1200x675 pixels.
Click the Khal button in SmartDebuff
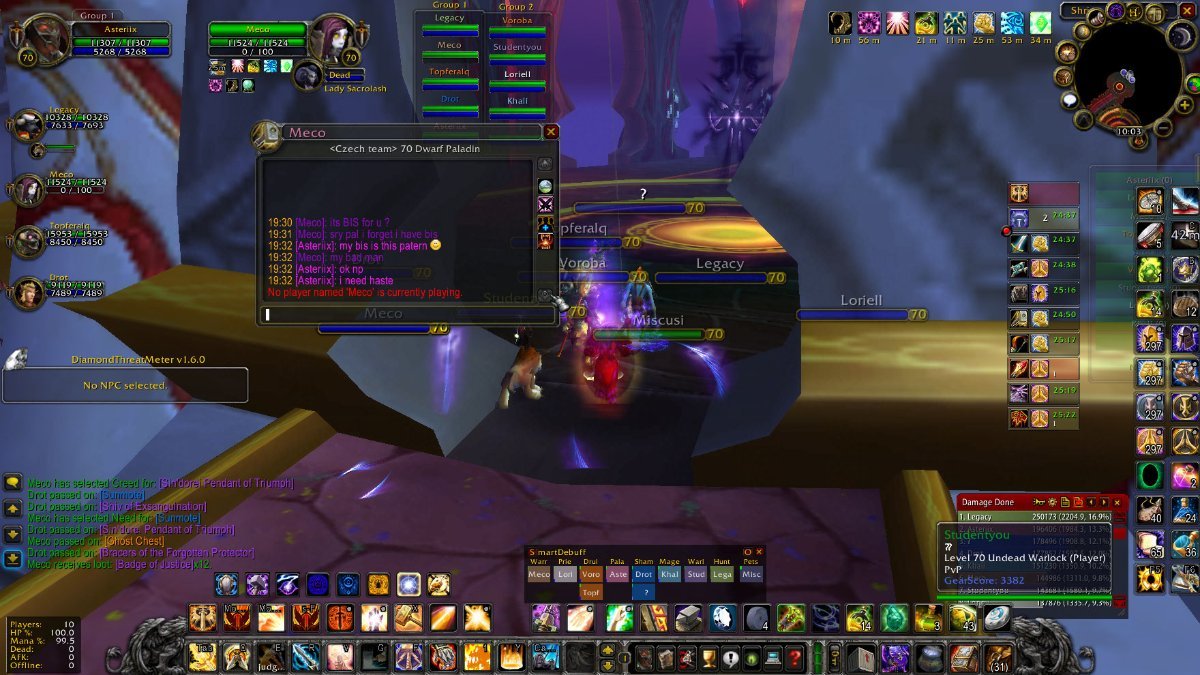[x=669, y=575]
